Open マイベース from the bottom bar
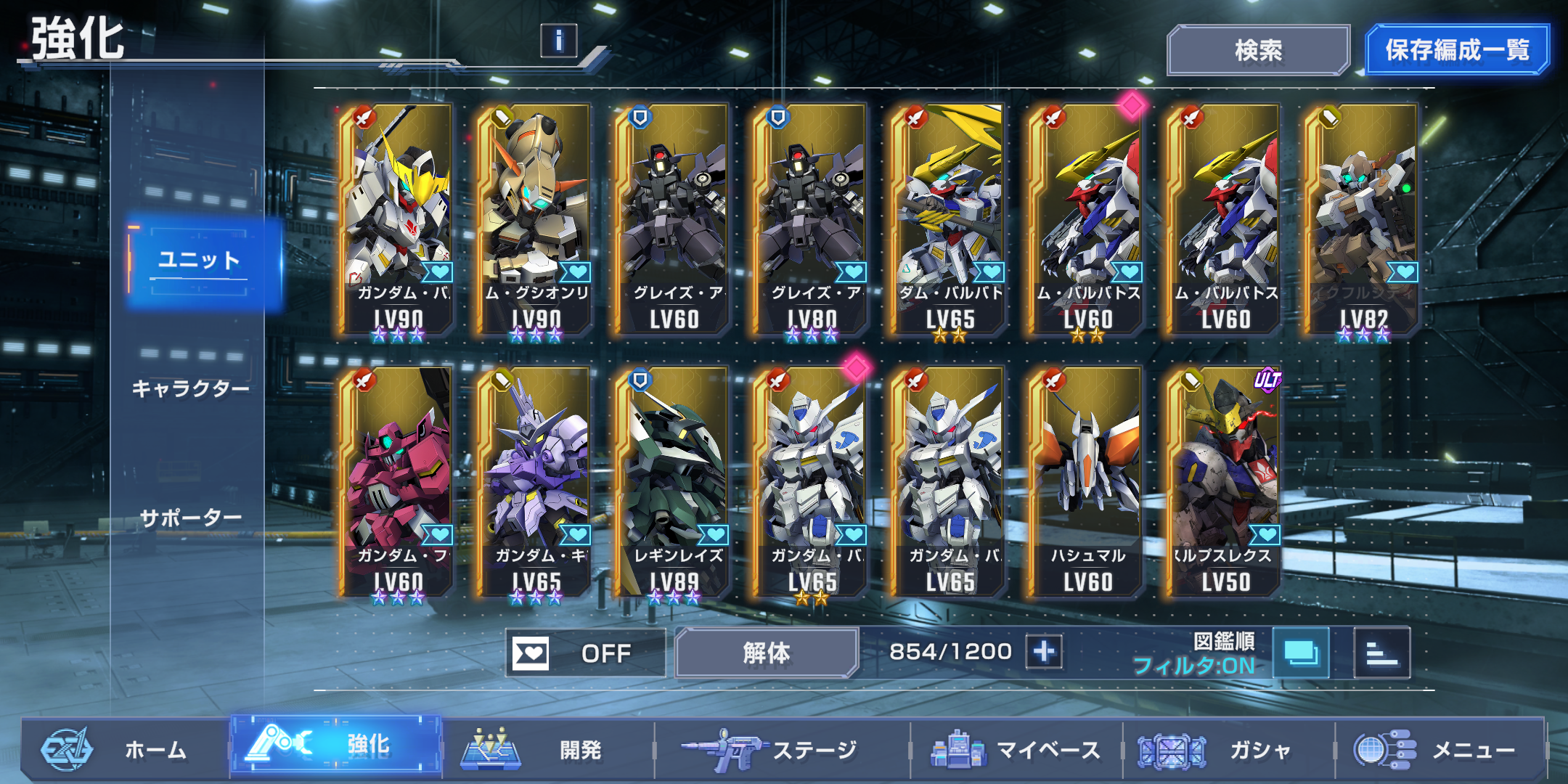Image resolution: width=1568 pixels, height=784 pixels. (1016, 750)
